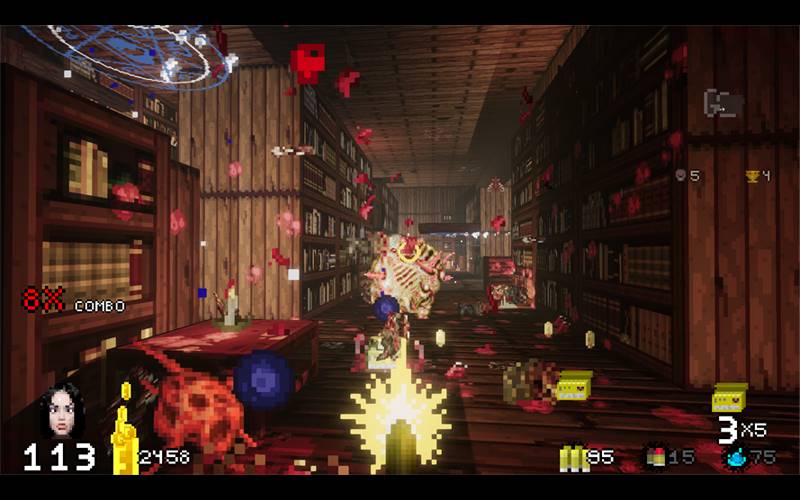This screenshot has width=800, height=500.
Task: Select the red shotgun shells ammo icon
Action: pos(656,458)
